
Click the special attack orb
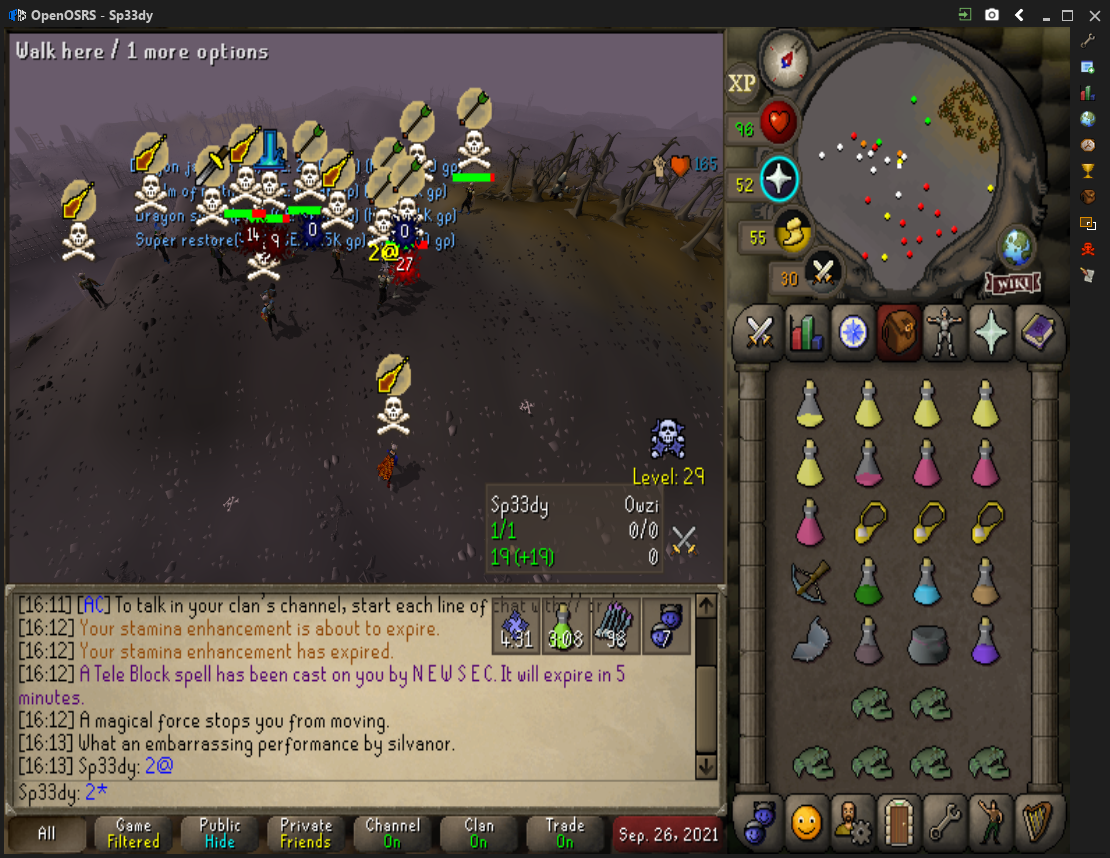(823, 271)
